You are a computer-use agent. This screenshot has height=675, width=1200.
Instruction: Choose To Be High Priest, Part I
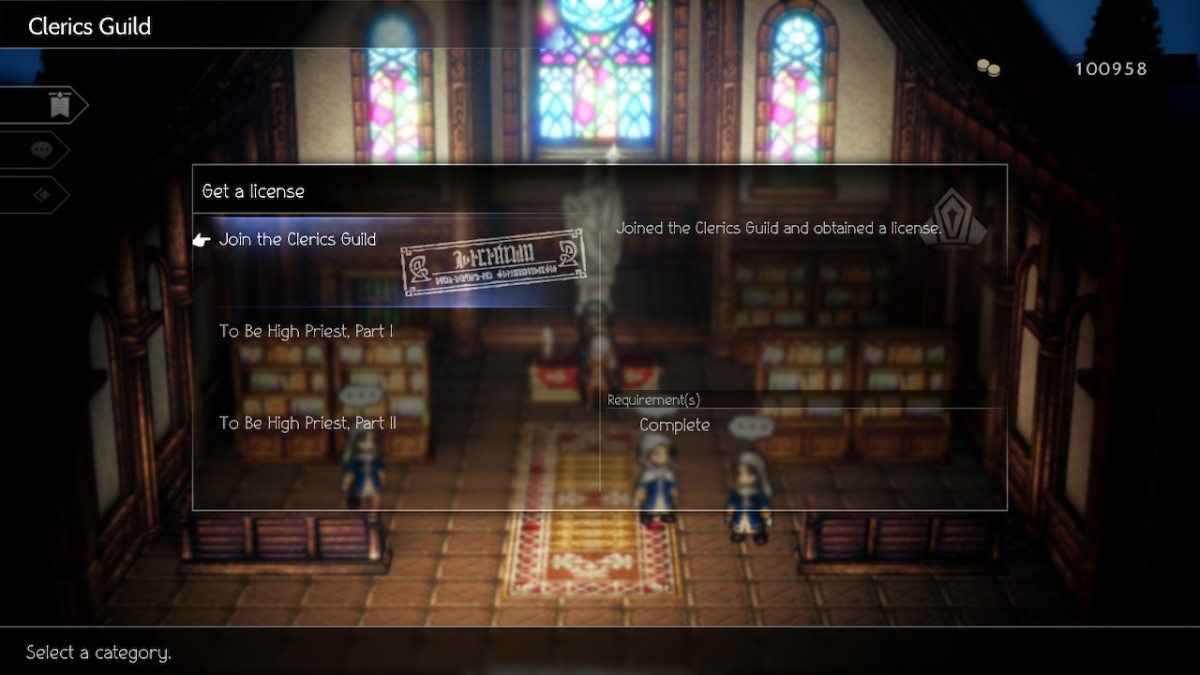[306, 331]
